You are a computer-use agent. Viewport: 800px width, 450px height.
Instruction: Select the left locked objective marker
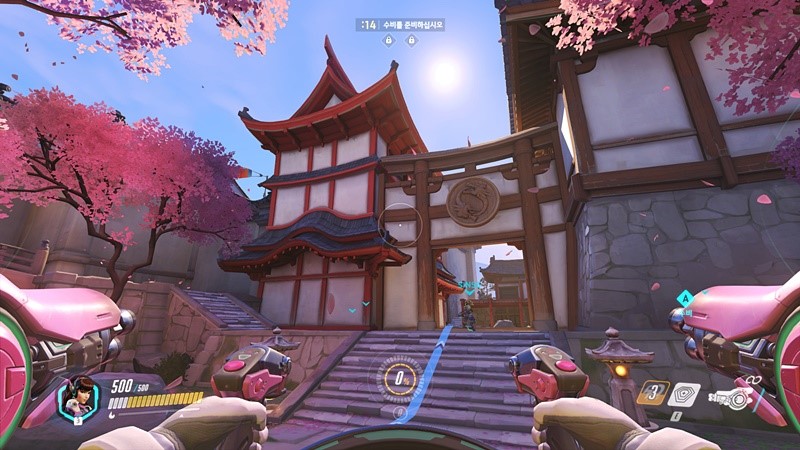[x=386, y=40]
